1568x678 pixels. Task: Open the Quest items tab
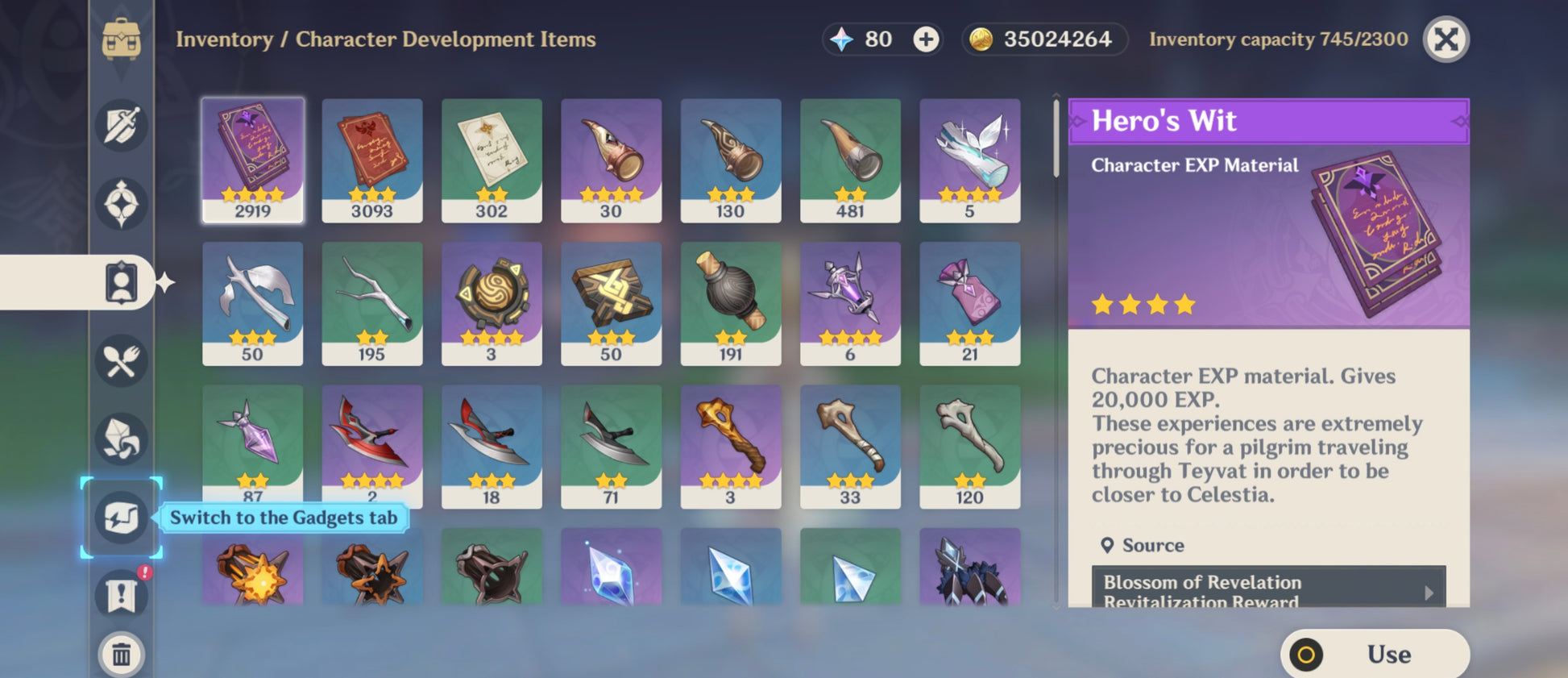[122, 596]
